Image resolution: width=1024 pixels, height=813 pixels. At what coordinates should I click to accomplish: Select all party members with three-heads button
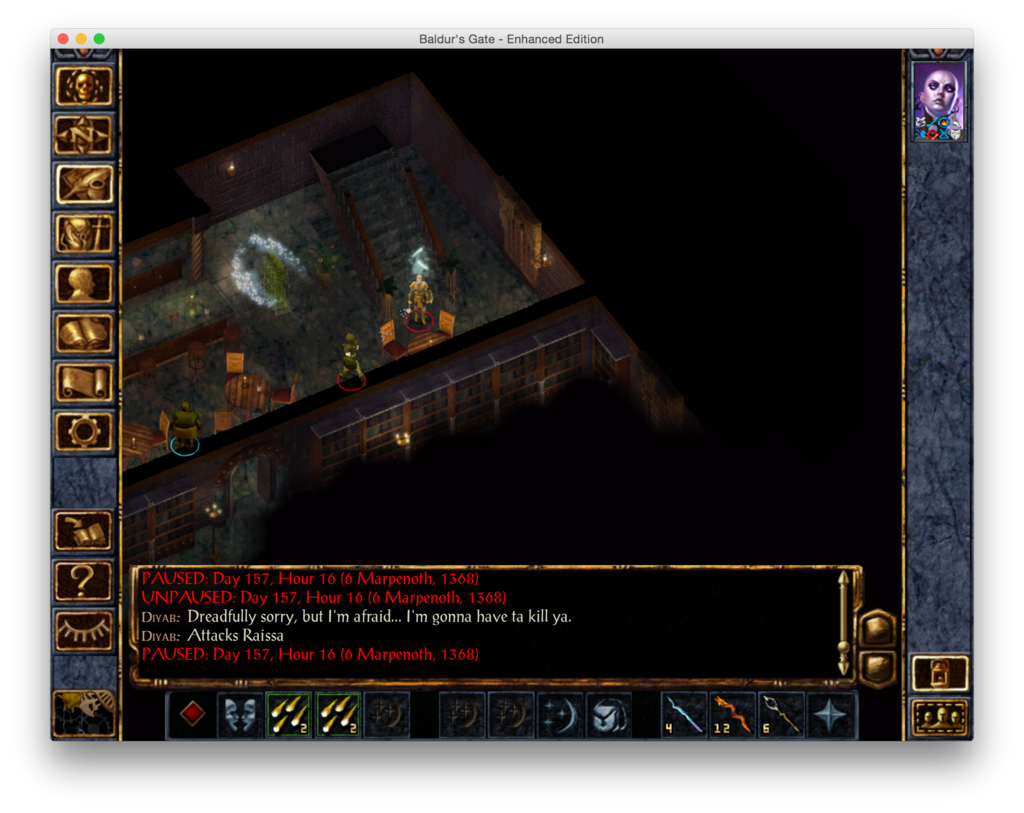point(940,717)
